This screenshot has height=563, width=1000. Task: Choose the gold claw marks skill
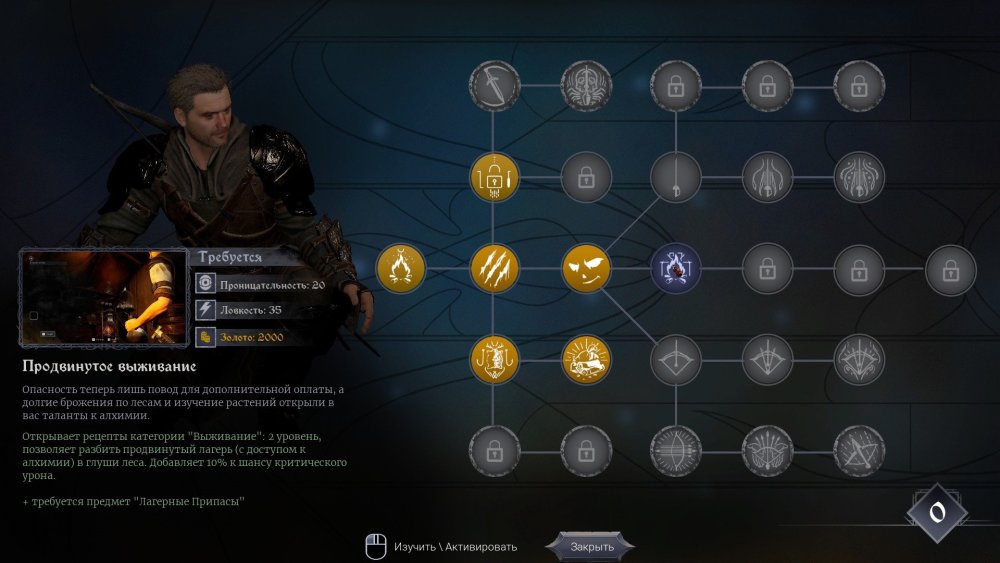click(495, 269)
